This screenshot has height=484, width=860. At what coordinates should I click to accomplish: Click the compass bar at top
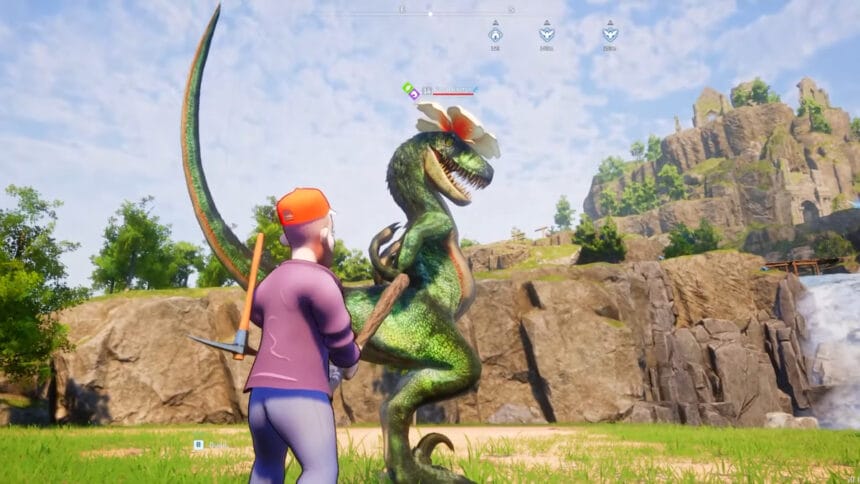point(430,13)
